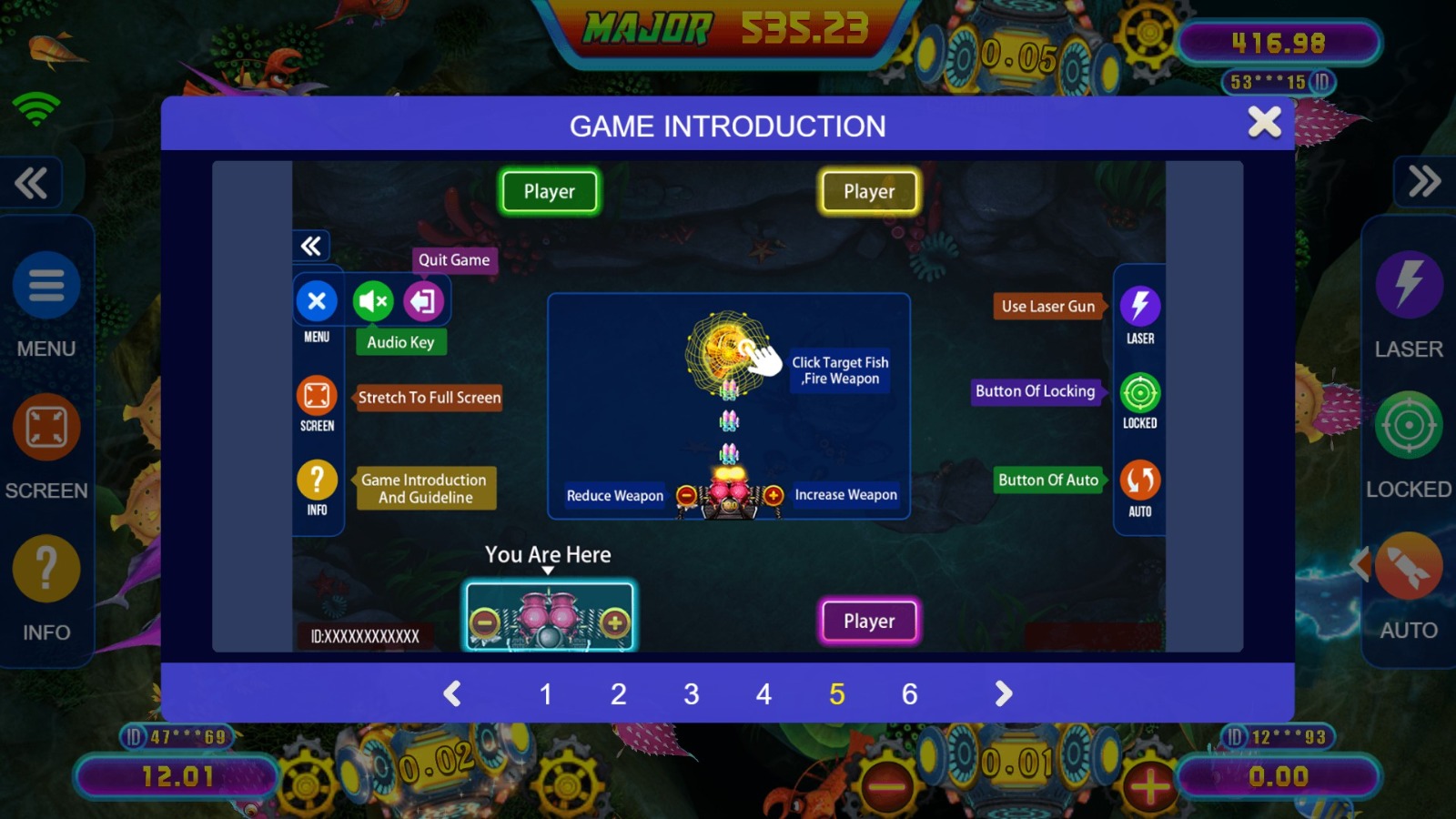Go to introduction page 1
1456x819 pixels.
(x=546, y=694)
